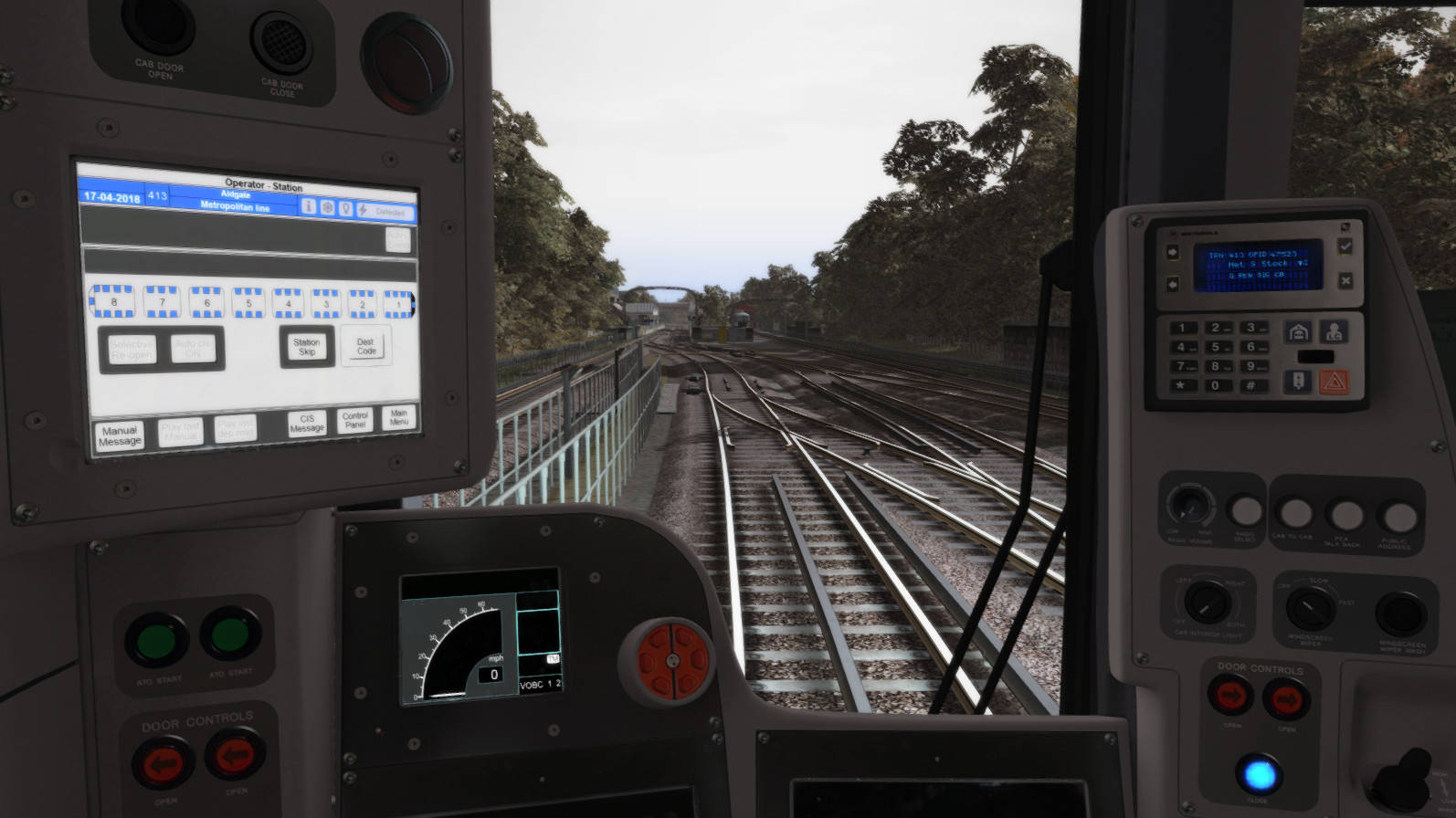Toggle carriage 4 door selection on the touchscreen
This screenshot has width=1456, height=818.
pos(287,301)
